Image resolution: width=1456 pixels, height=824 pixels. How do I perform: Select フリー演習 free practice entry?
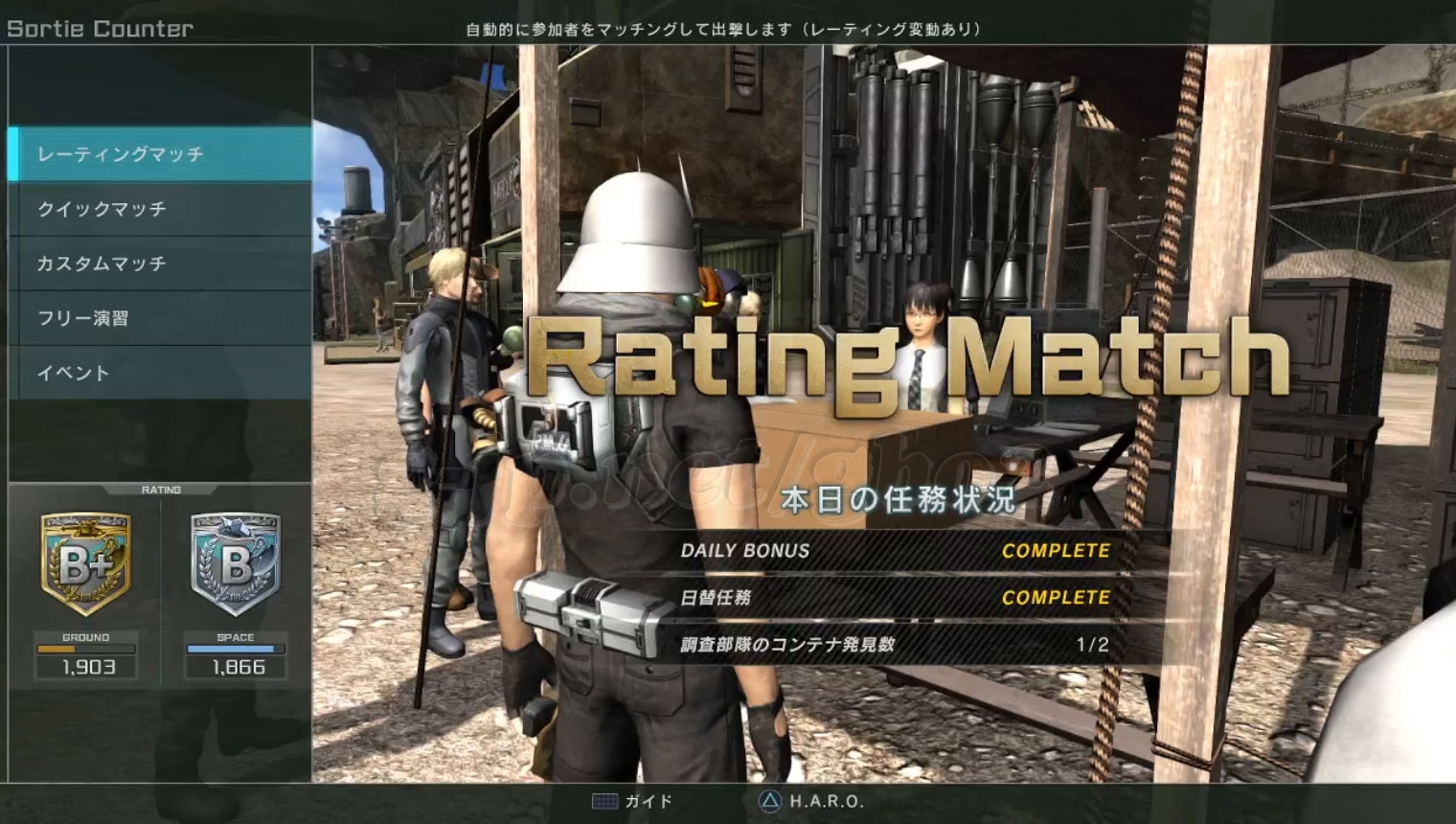pyautogui.click(x=160, y=318)
